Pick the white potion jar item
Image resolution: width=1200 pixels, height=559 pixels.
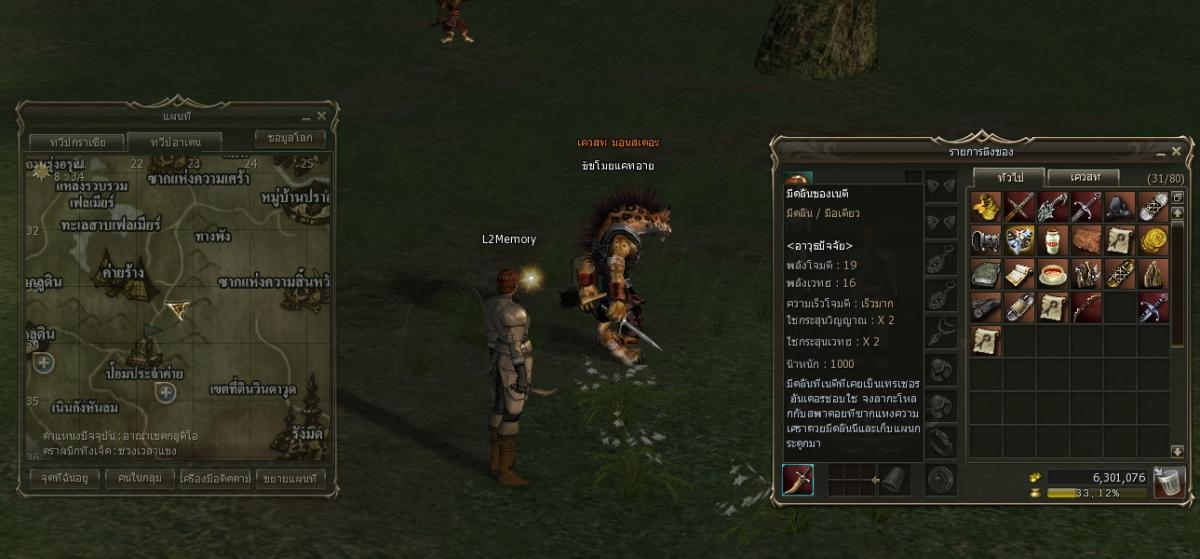pyautogui.click(x=1053, y=240)
